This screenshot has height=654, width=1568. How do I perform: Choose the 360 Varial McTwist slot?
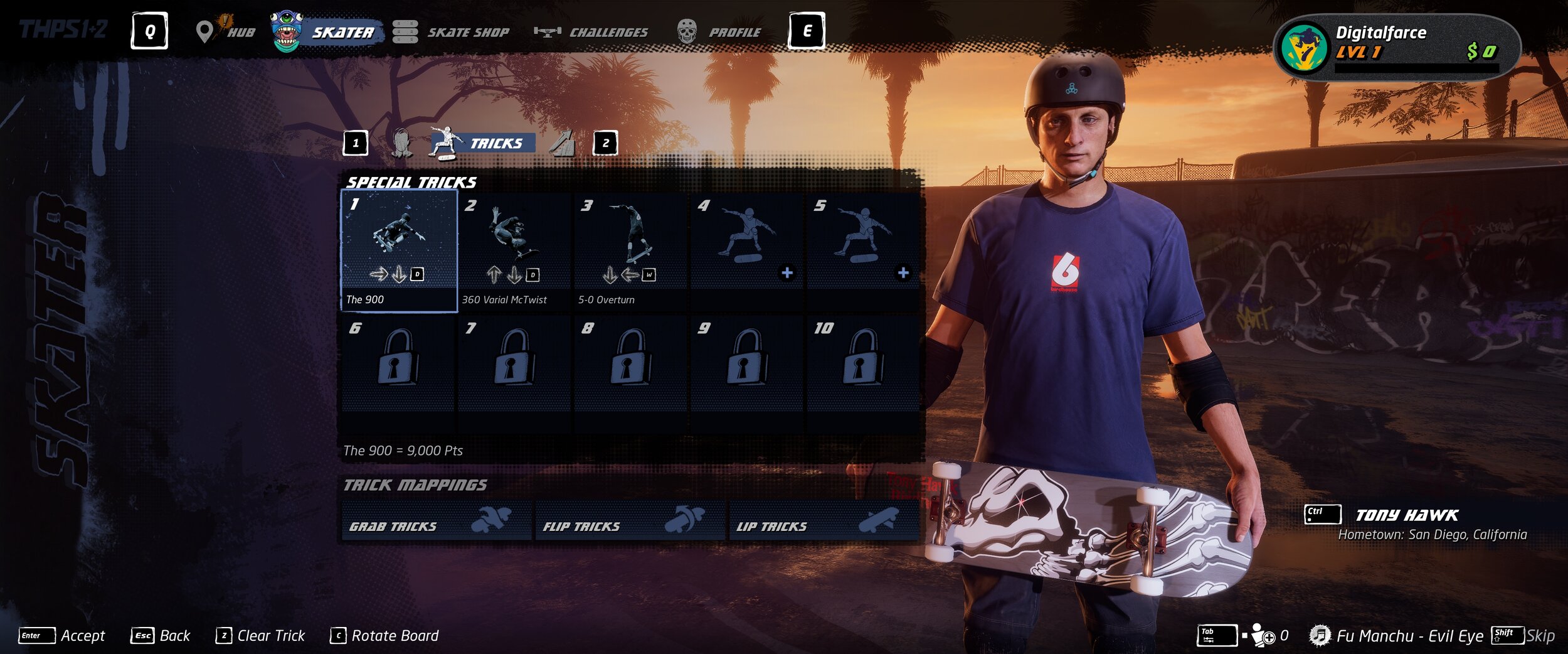tap(514, 250)
